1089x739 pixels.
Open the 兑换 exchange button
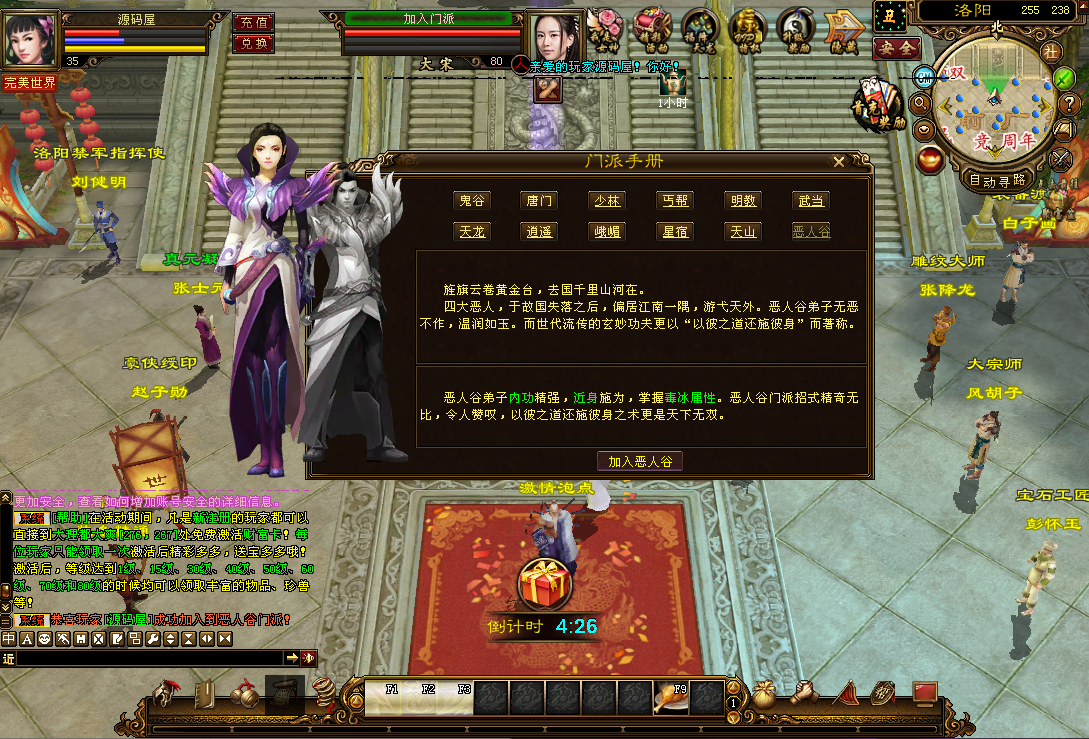tap(253, 43)
